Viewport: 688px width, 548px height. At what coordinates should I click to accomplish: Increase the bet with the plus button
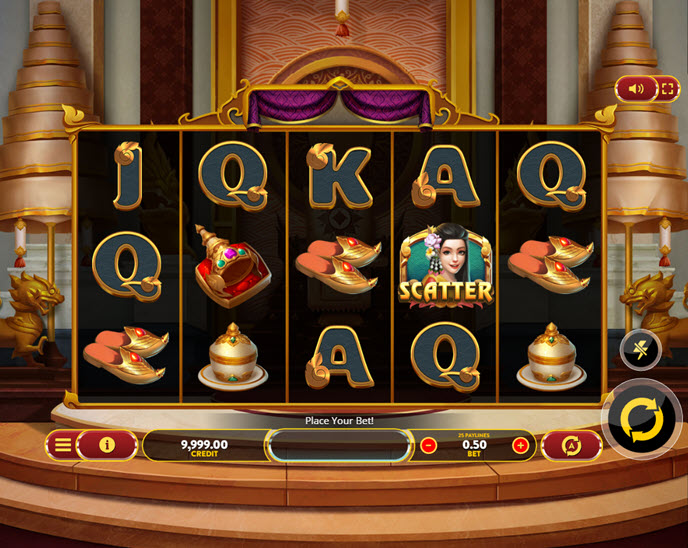click(520, 445)
